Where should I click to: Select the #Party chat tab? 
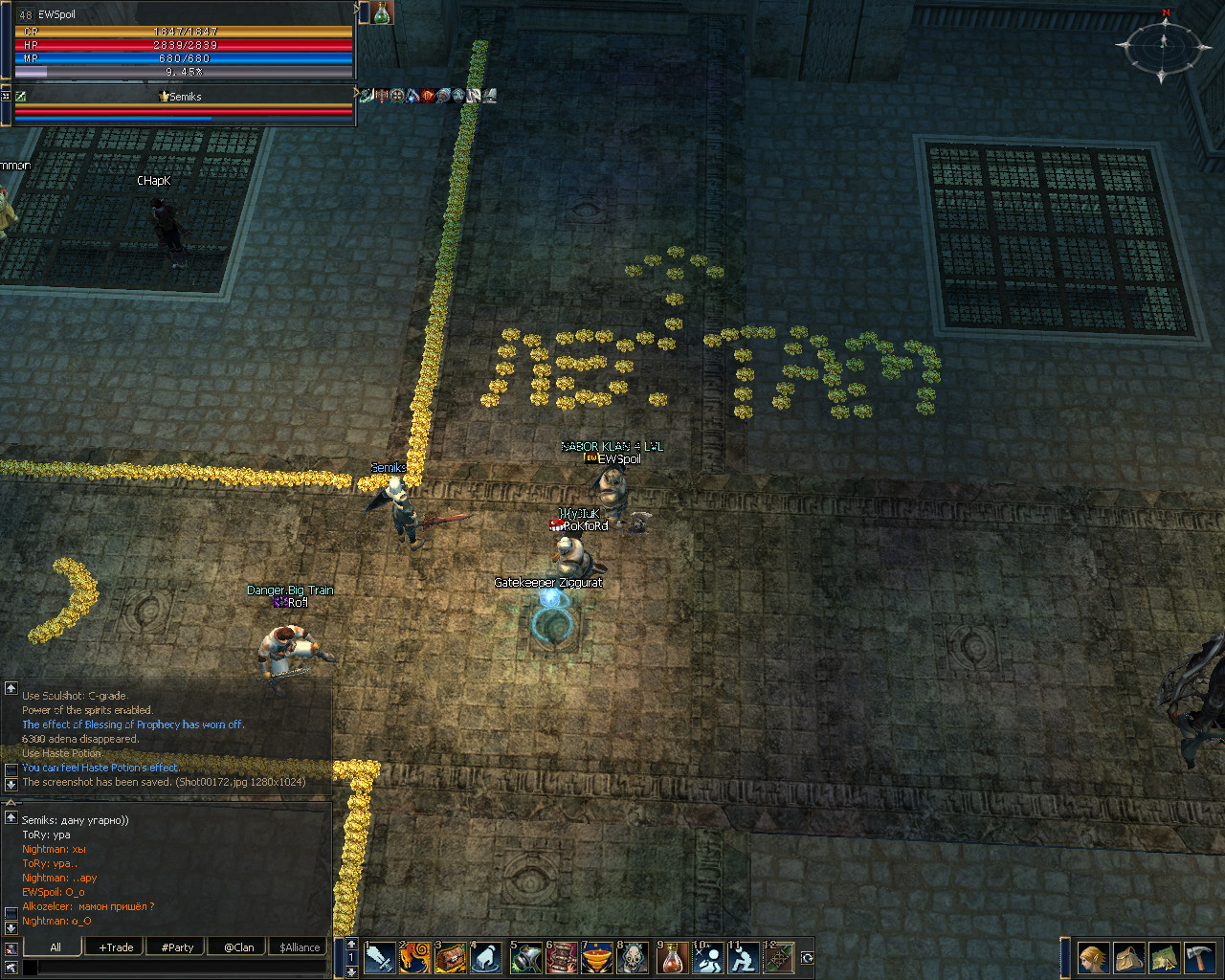pos(177,947)
